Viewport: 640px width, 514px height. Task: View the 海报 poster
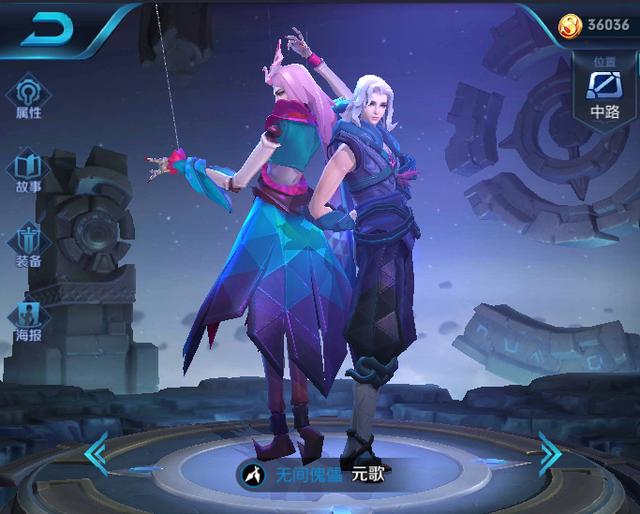[x=28, y=320]
